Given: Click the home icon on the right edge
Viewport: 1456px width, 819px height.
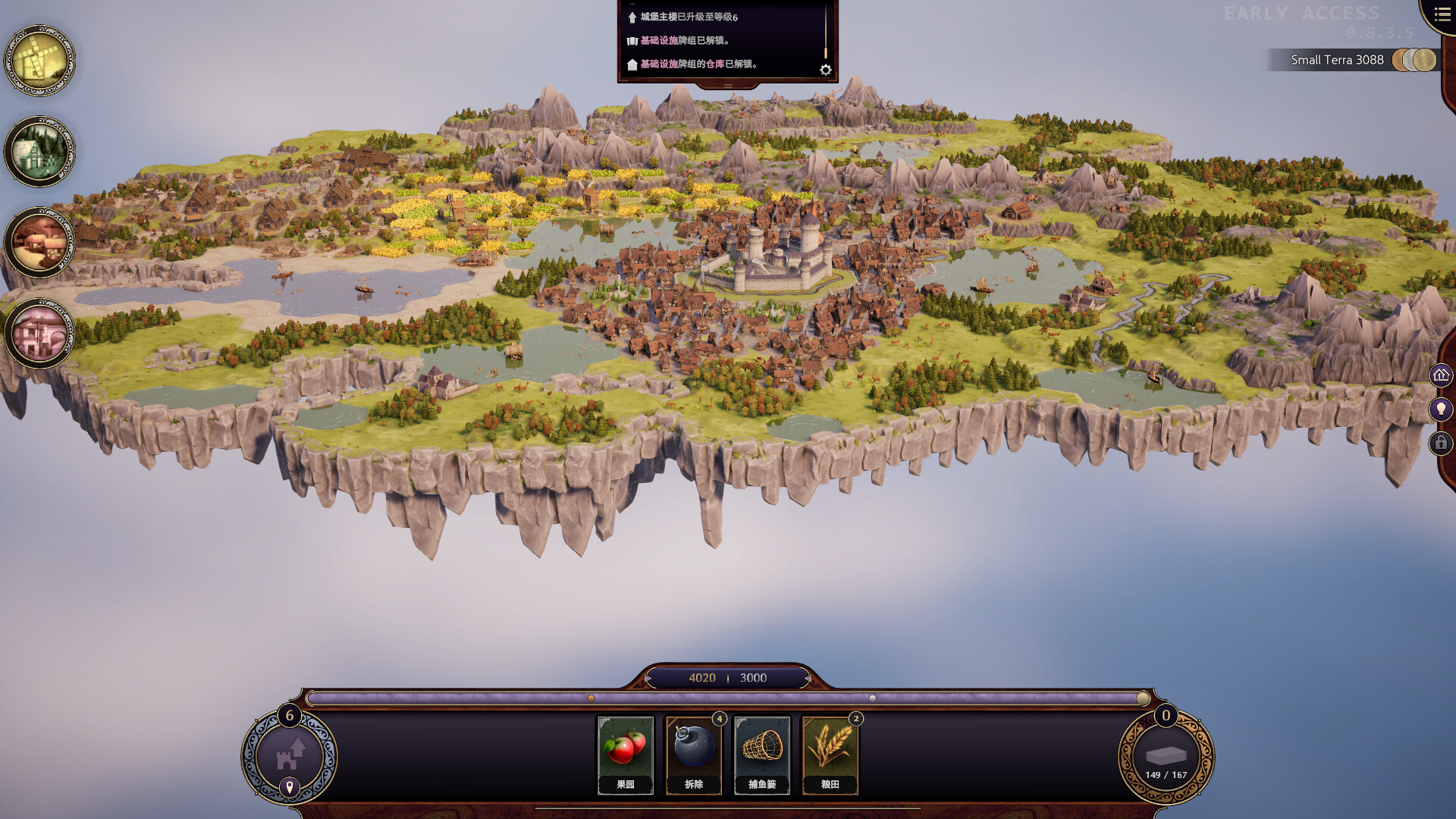Looking at the screenshot, I should (1441, 375).
